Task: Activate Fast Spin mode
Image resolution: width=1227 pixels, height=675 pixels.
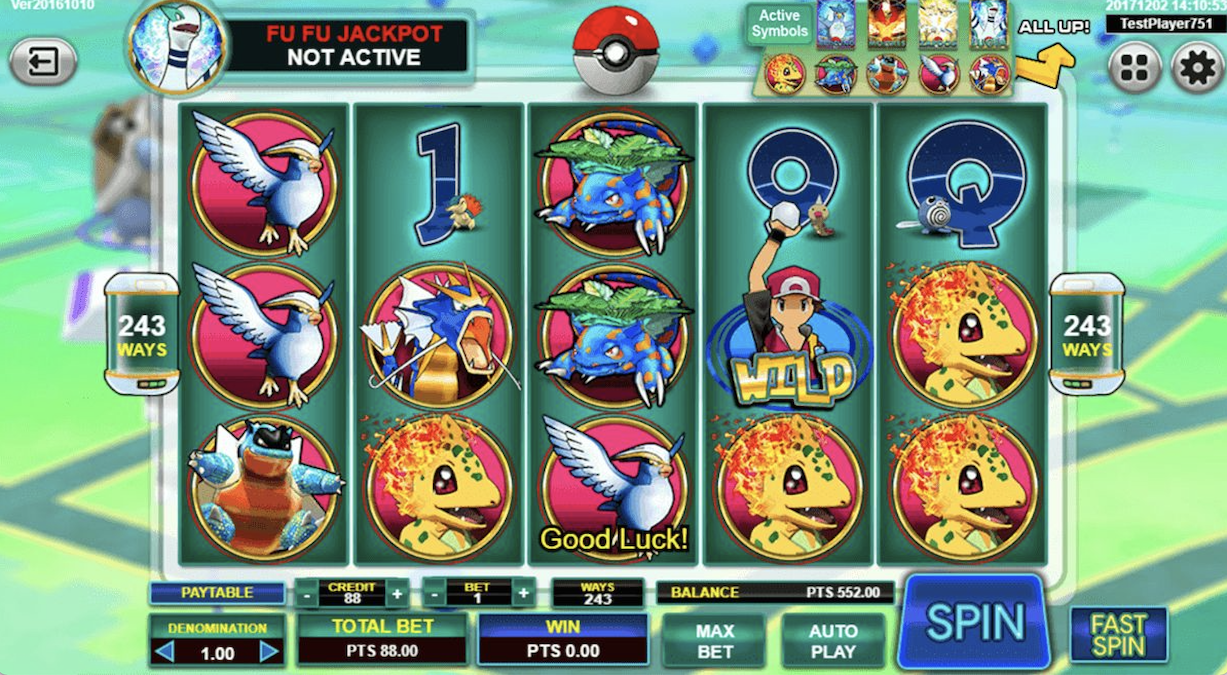Action: pyautogui.click(x=1118, y=634)
